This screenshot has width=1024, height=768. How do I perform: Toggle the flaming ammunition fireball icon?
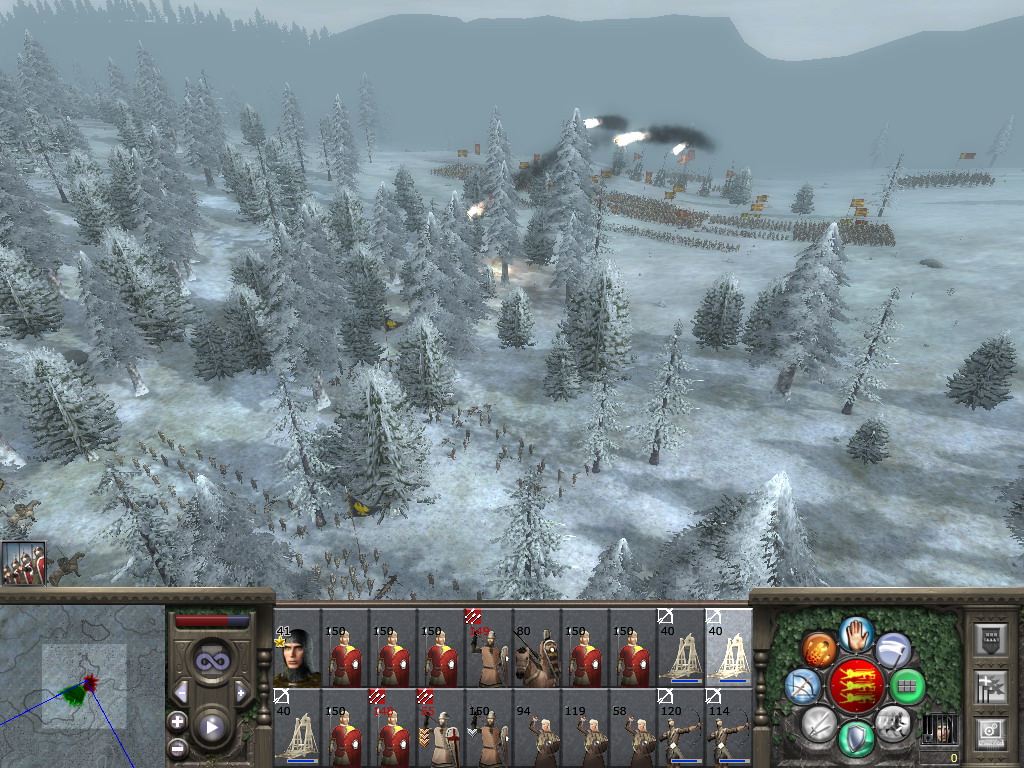point(818,649)
